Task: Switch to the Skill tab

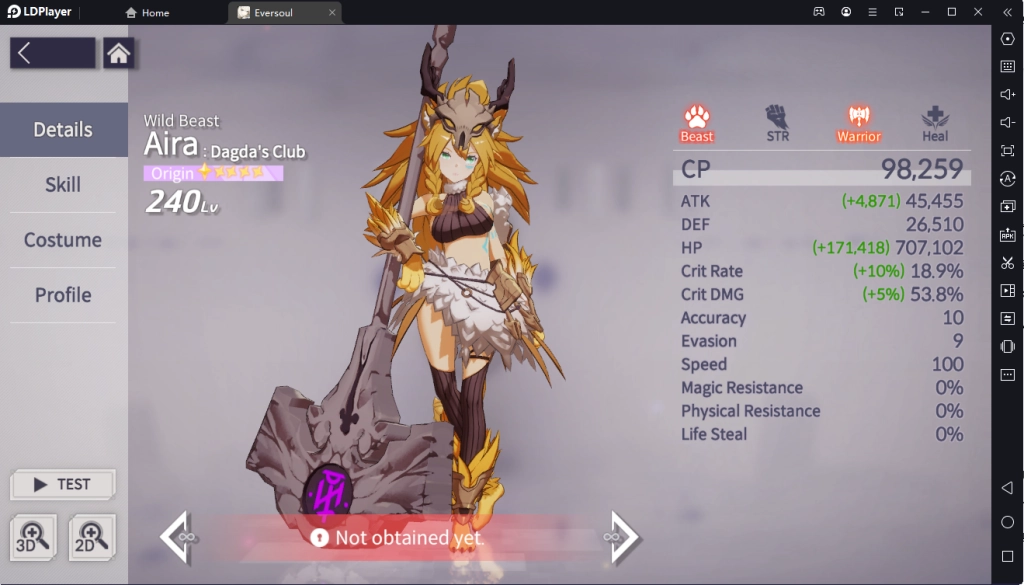Action: (63, 185)
